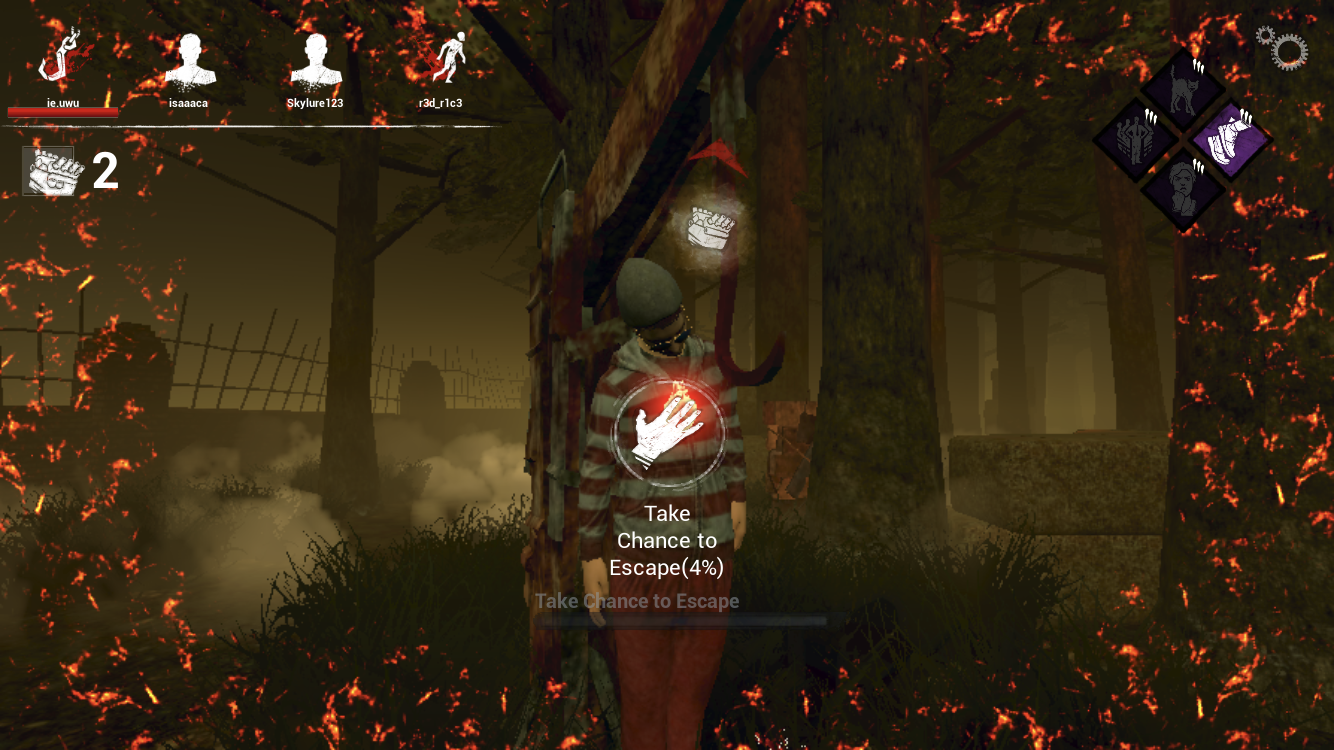Click the hooked survivor status icon above ie.uwu
Screen dimensions: 1334x750
coord(60,55)
